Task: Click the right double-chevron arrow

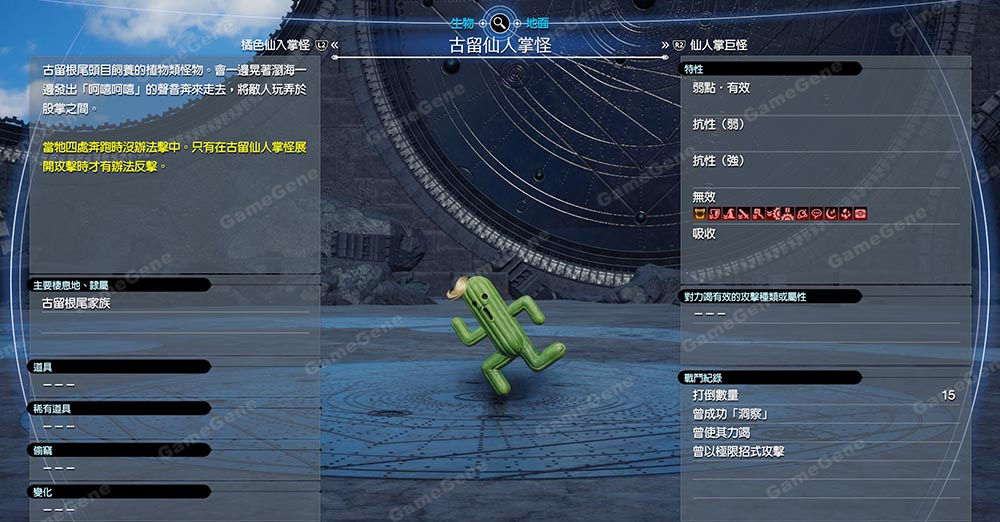Action: 665,45
